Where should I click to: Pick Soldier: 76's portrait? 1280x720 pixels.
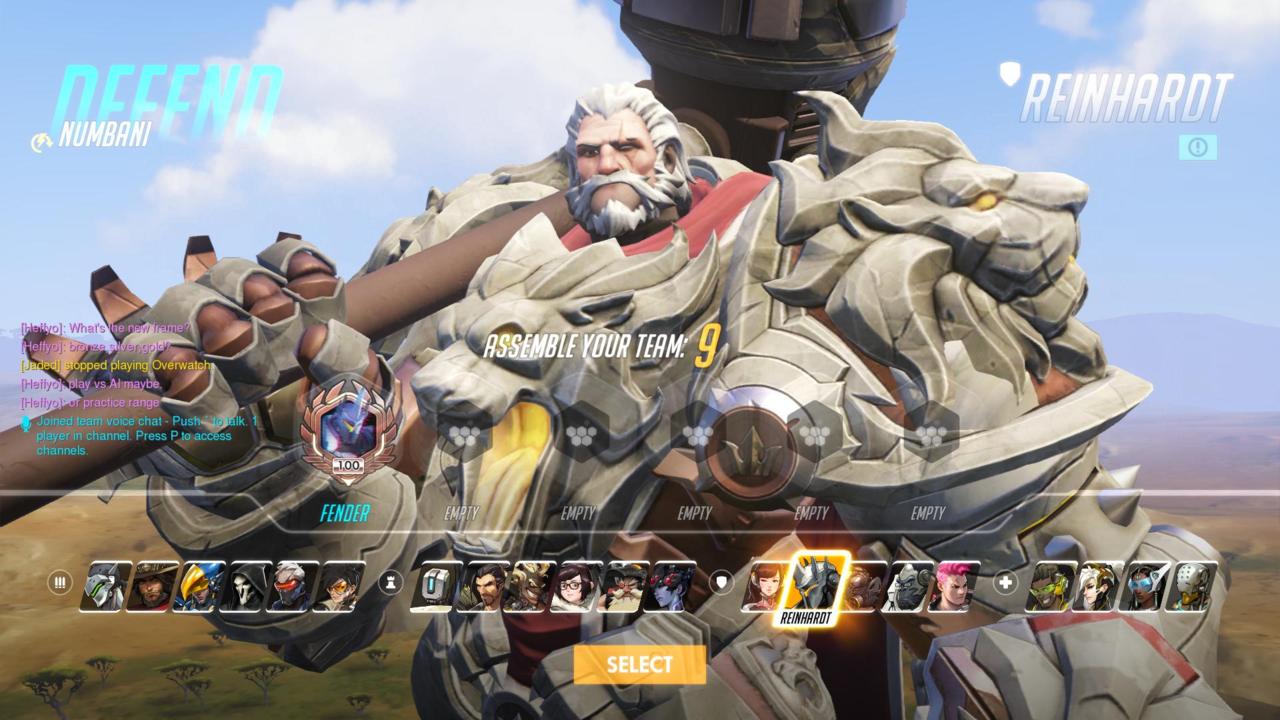(292, 587)
